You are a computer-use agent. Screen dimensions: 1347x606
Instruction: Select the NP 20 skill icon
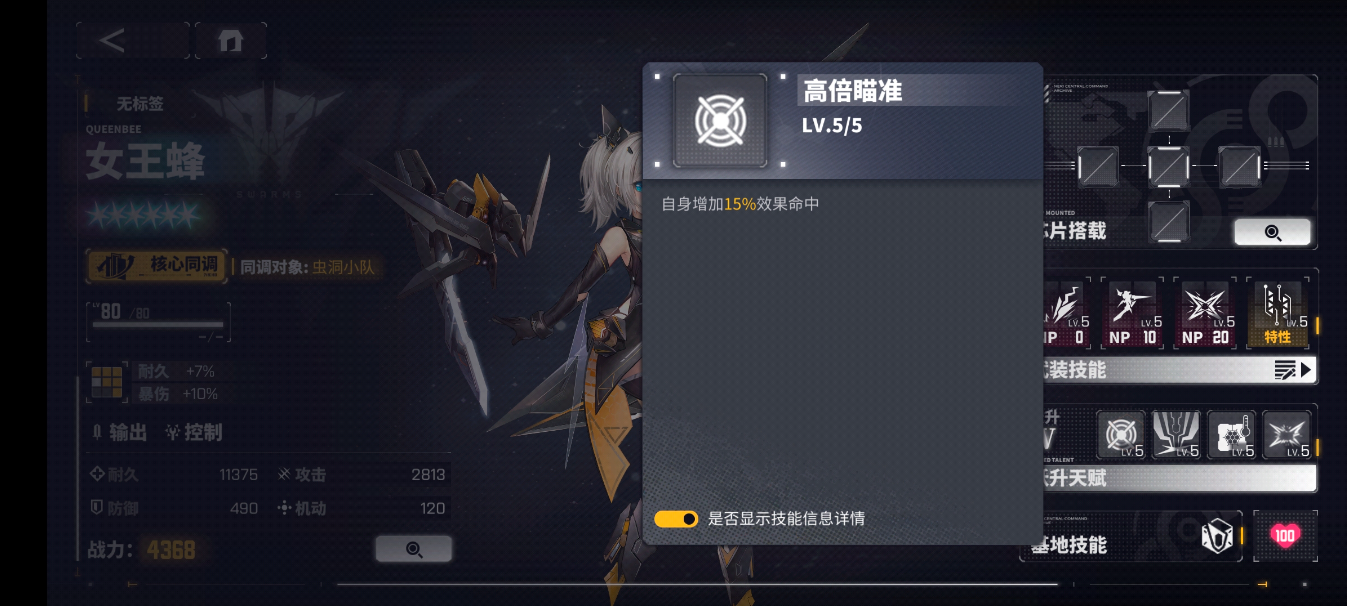coord(1205,313)
